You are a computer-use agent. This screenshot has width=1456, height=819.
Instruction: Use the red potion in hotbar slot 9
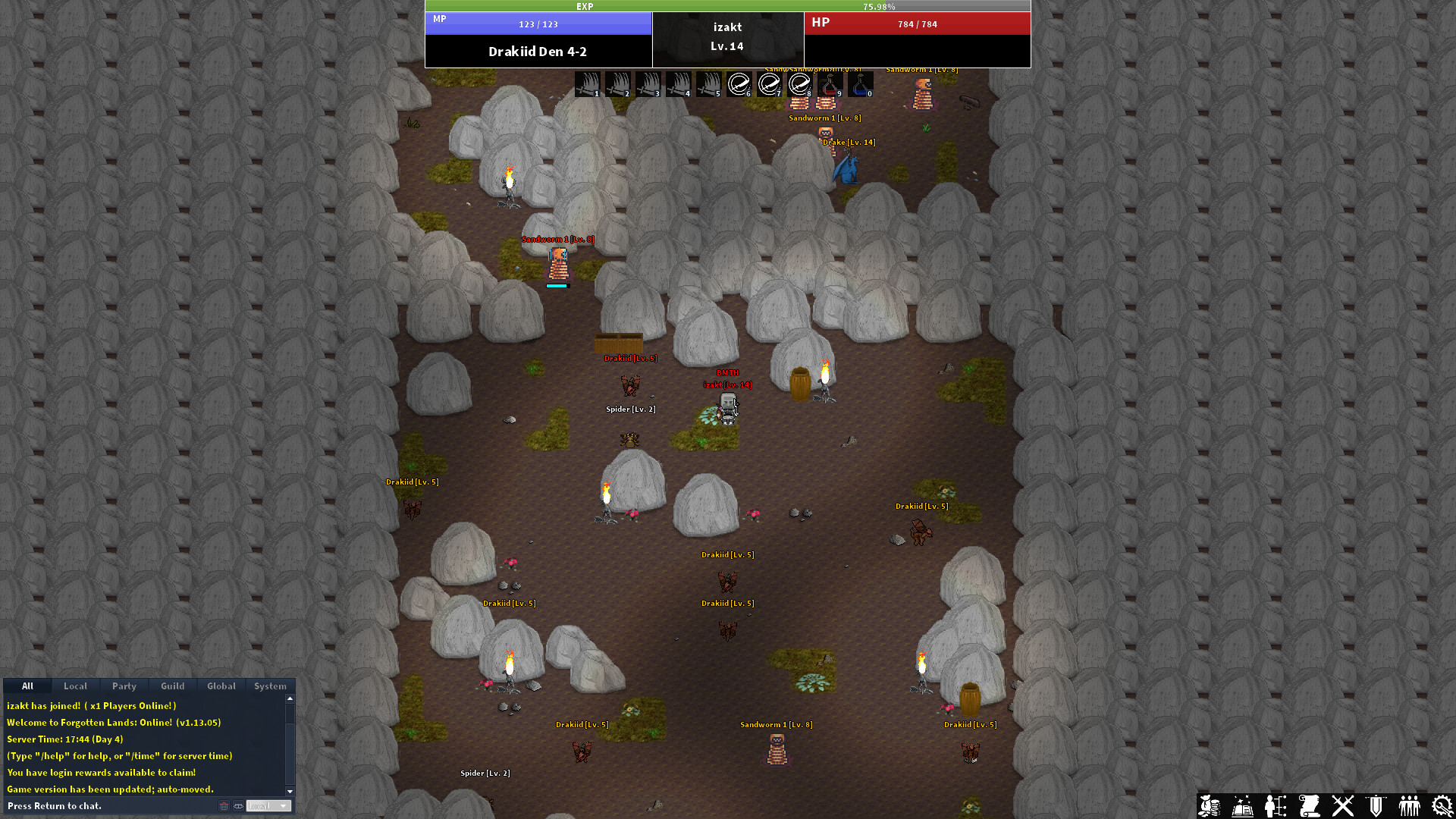pyautogui.click(x=830, y=83)
